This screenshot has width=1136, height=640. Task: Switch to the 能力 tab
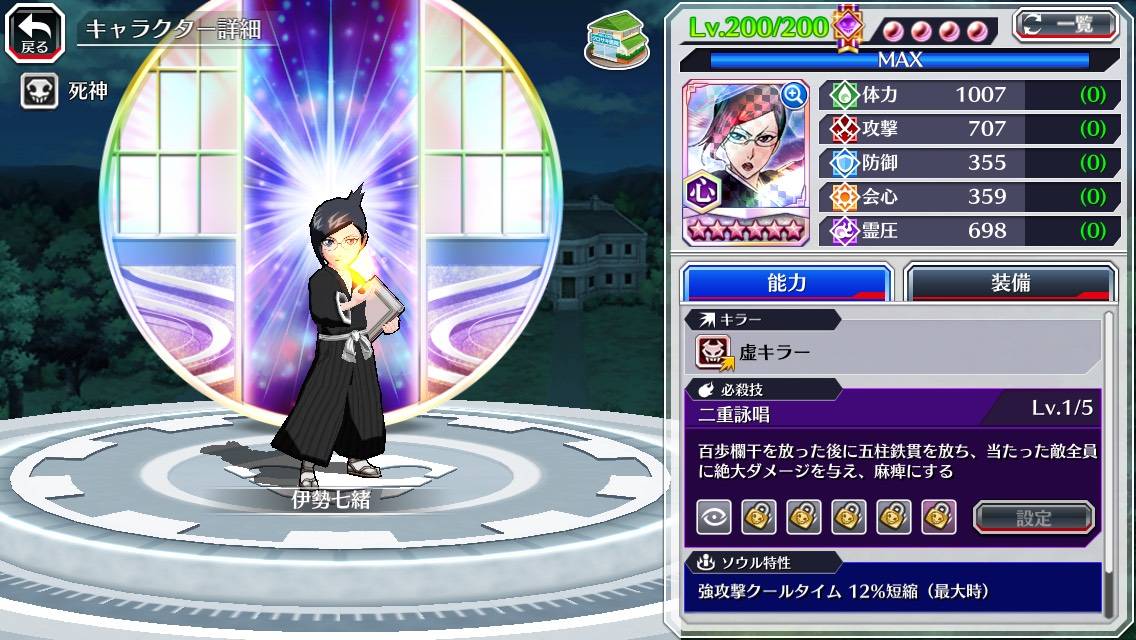coord(786,283)
